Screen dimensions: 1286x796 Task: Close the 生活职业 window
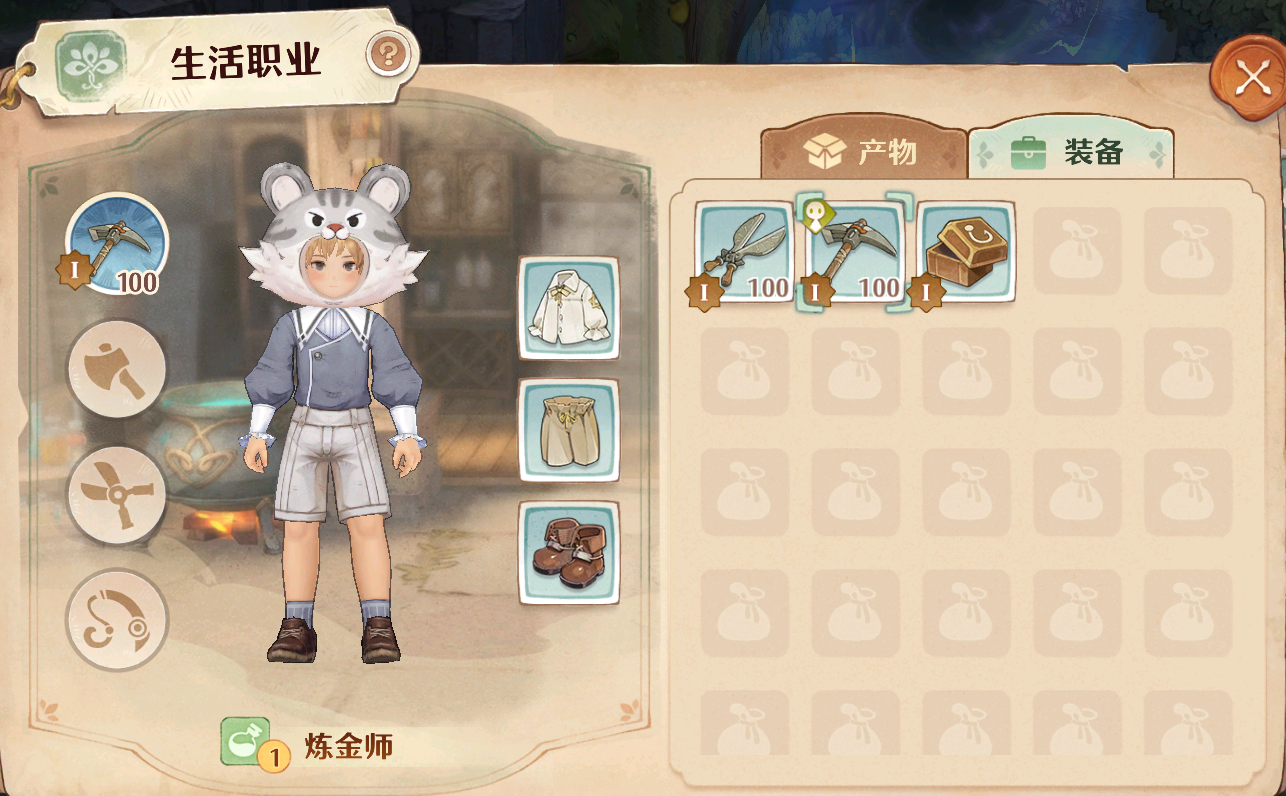[1250, 78]
